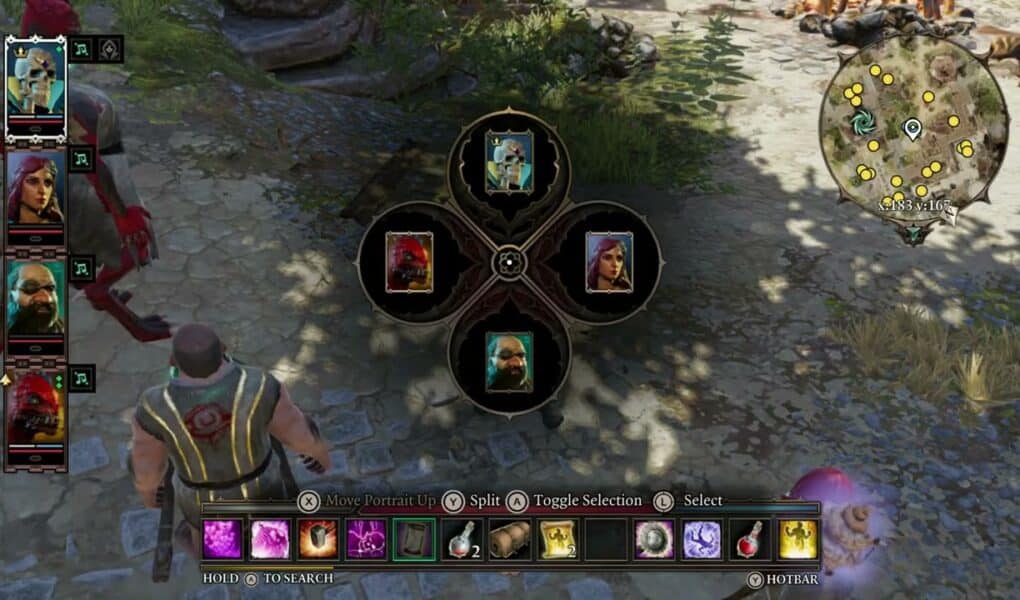Activate the glowing yellow figure skill
Viewport: 1020px width, 600px height.
coord(798,540)
